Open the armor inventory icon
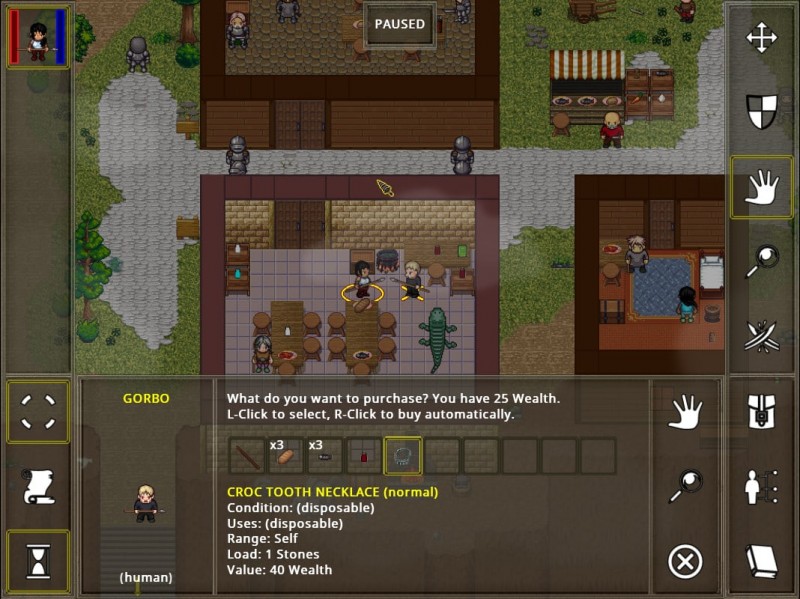800x599 pixels. (762, 411)
